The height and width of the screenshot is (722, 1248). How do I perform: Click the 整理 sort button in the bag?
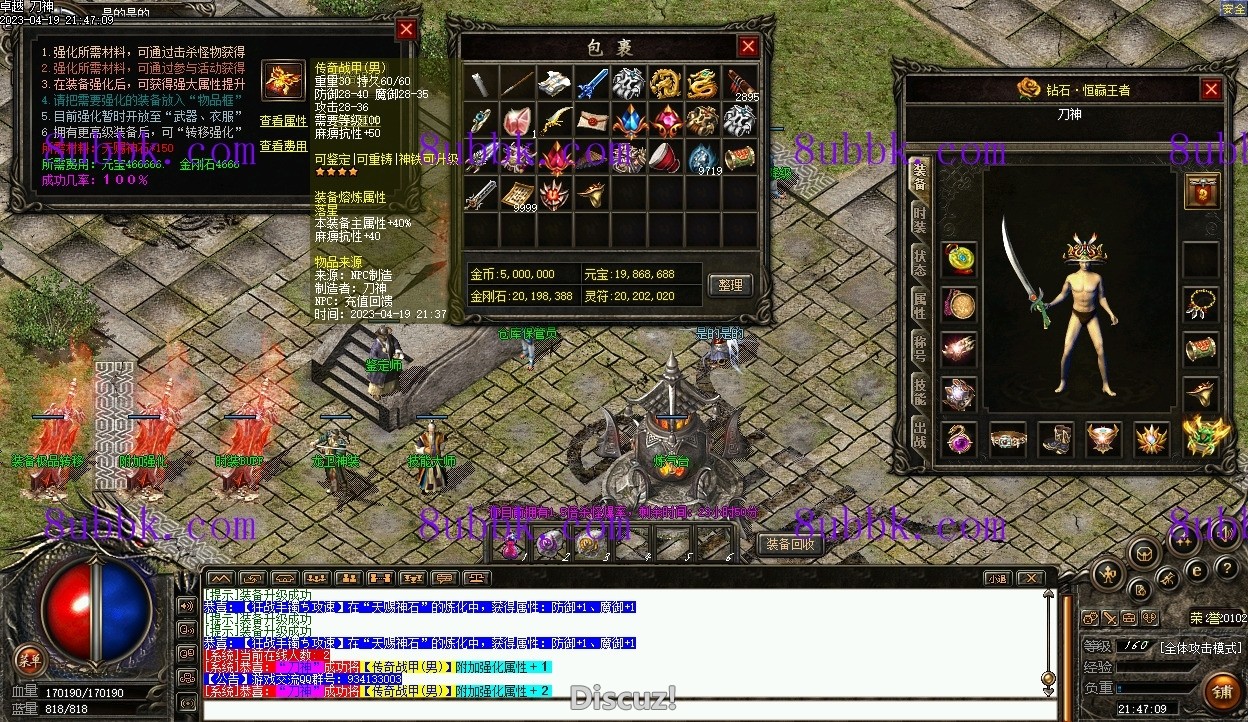(731, 285)
